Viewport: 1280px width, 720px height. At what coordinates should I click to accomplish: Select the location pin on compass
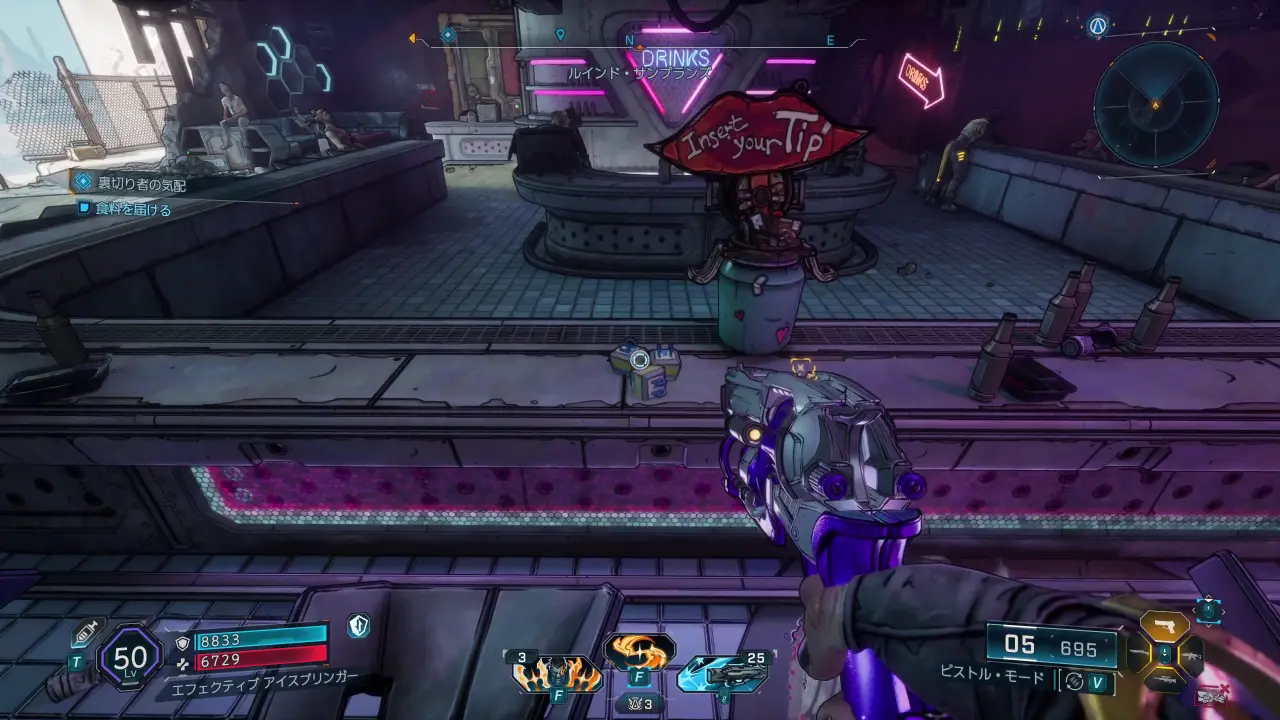tap(560, 35)
